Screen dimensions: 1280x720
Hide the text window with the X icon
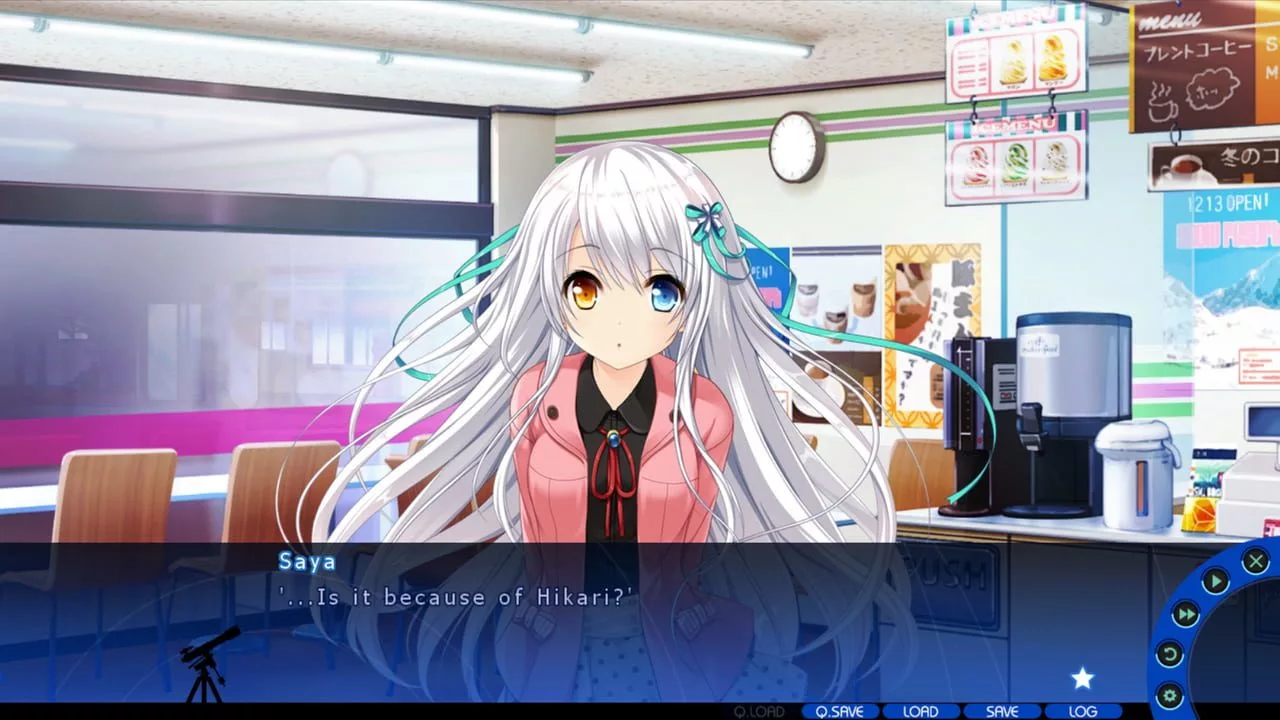click(1255, 561)
